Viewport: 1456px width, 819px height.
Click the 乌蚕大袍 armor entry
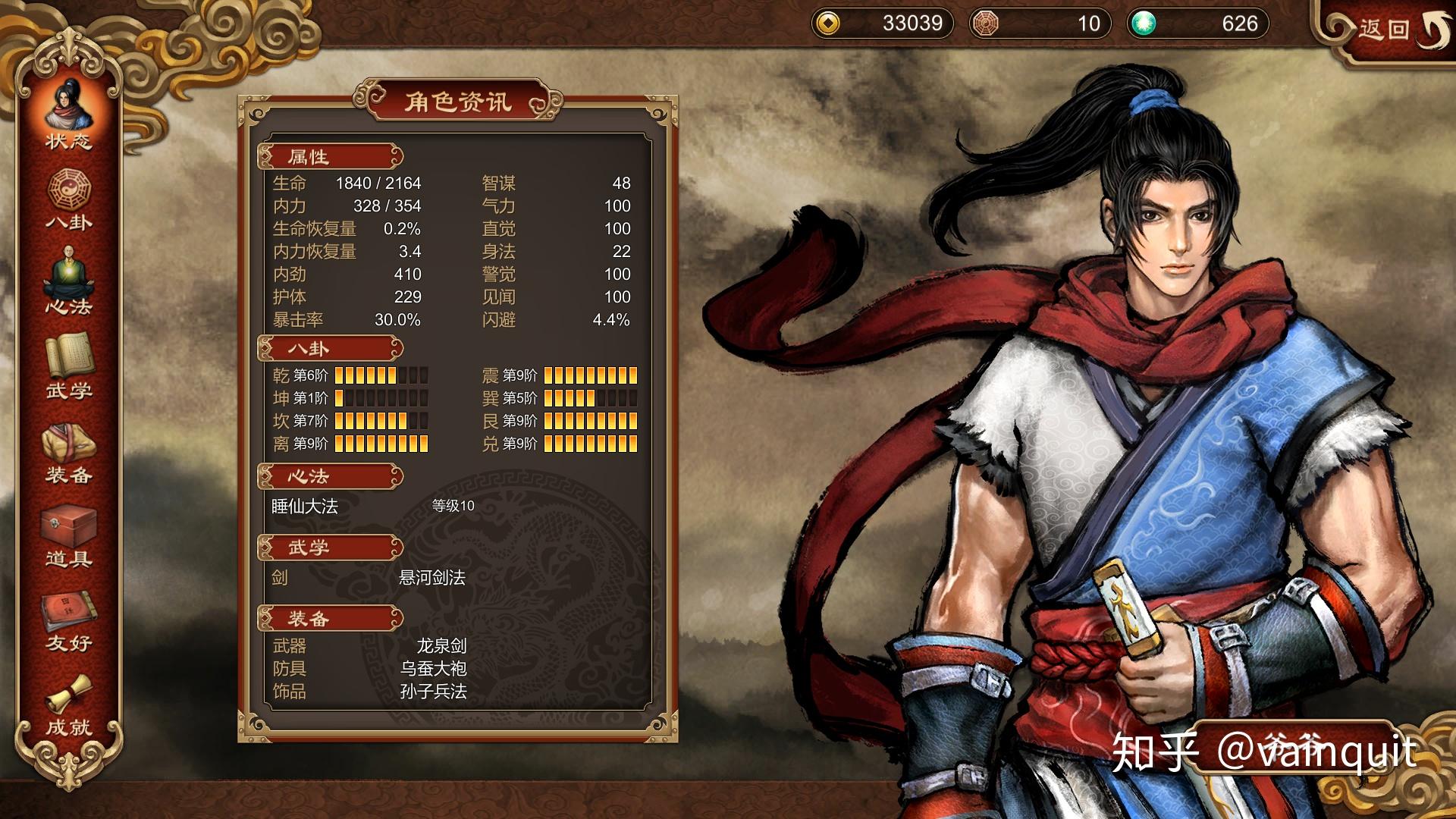[433, 669]
